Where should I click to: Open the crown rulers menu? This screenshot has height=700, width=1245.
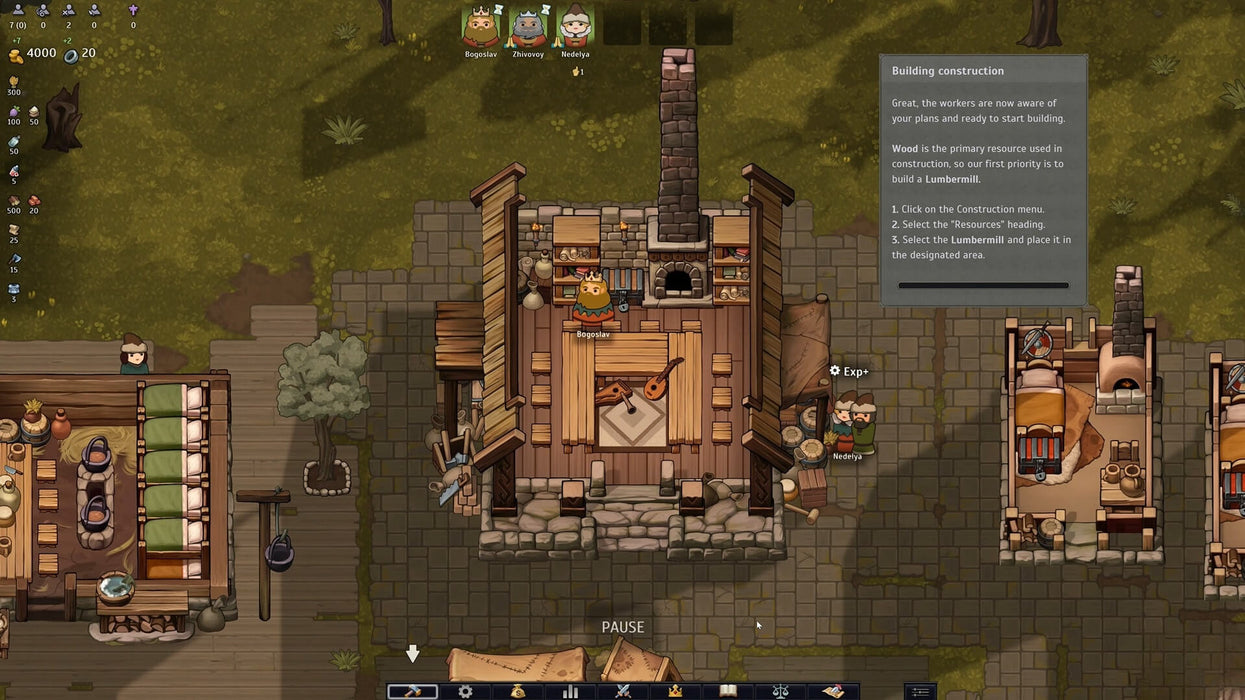coord(675,691)
